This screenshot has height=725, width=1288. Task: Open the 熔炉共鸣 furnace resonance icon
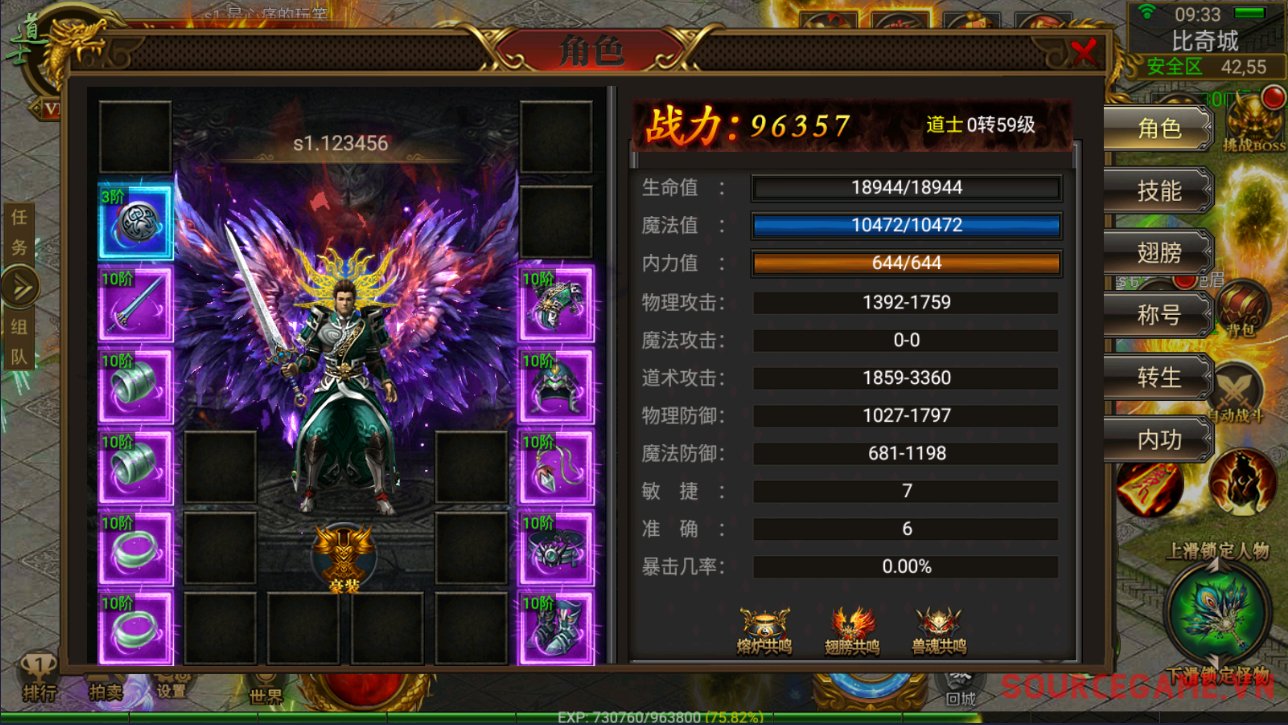[764, 630]
